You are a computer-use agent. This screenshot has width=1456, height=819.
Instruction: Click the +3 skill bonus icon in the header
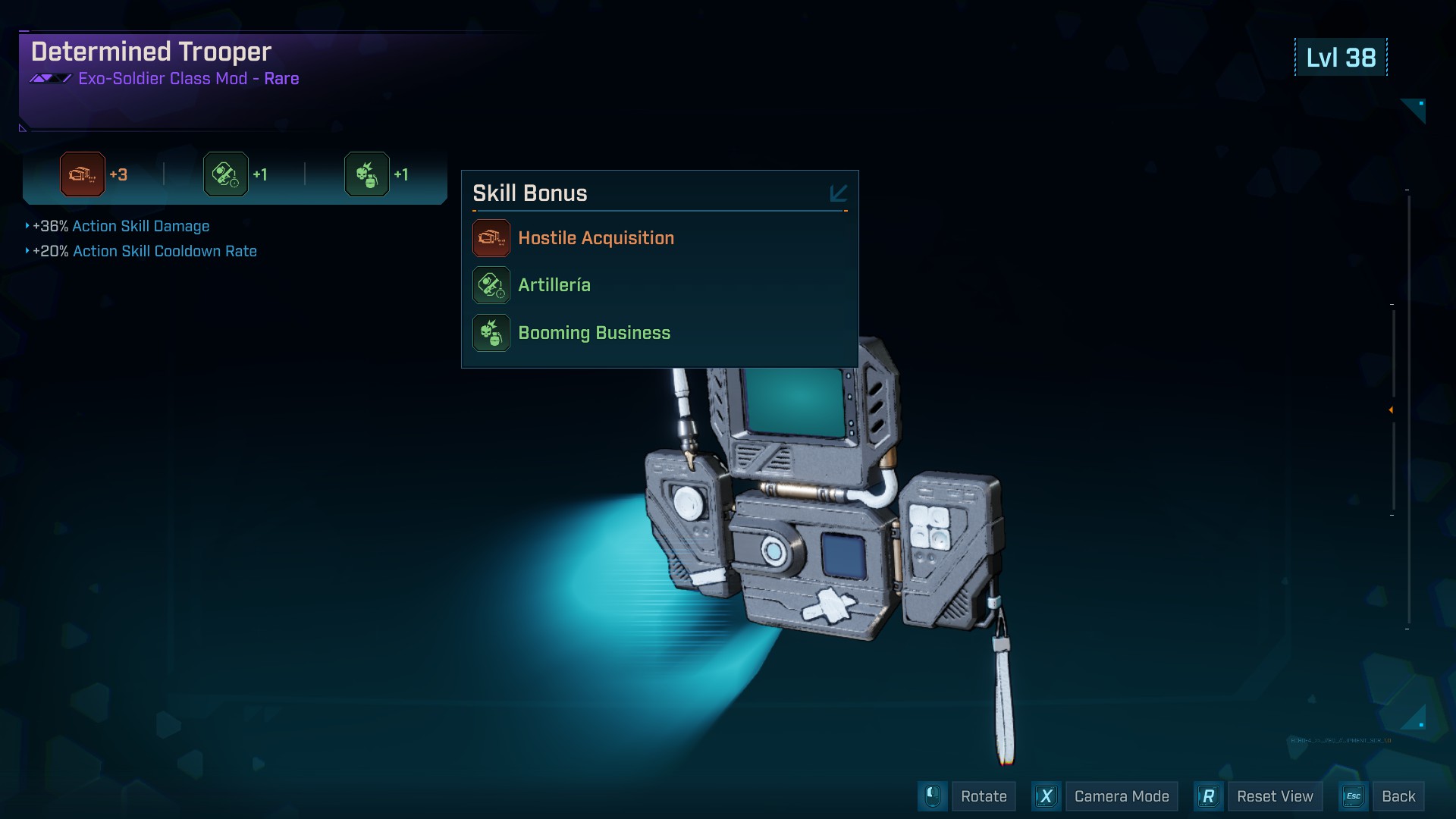tap(81, 174)
